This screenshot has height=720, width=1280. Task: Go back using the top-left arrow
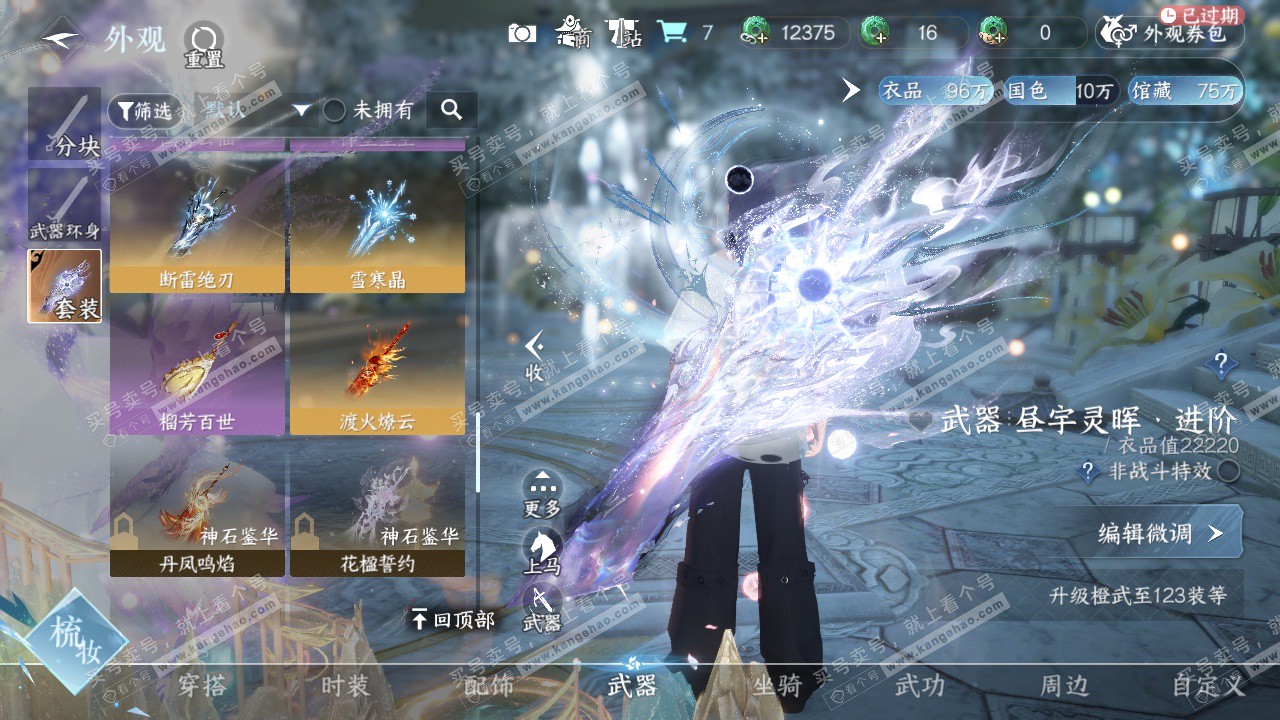(x=62, y=40)
